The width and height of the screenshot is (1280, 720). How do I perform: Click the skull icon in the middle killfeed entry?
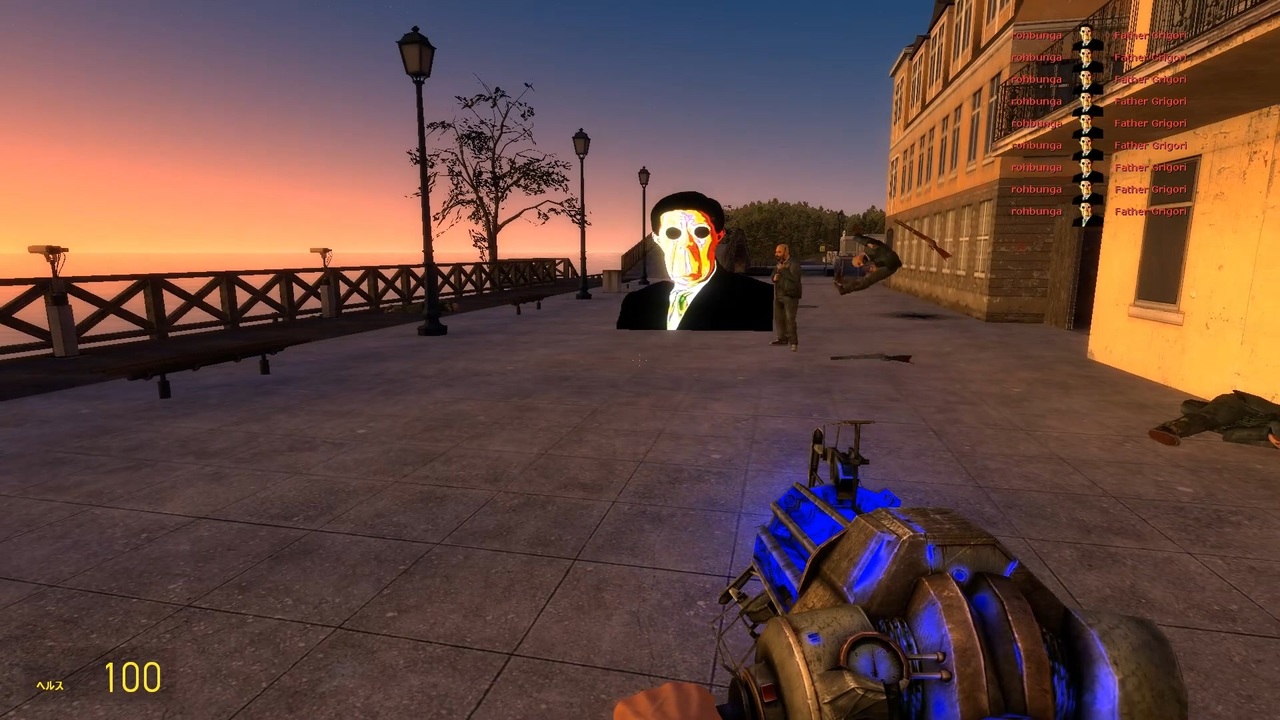pyautogui.click(x=1087, y=123)
